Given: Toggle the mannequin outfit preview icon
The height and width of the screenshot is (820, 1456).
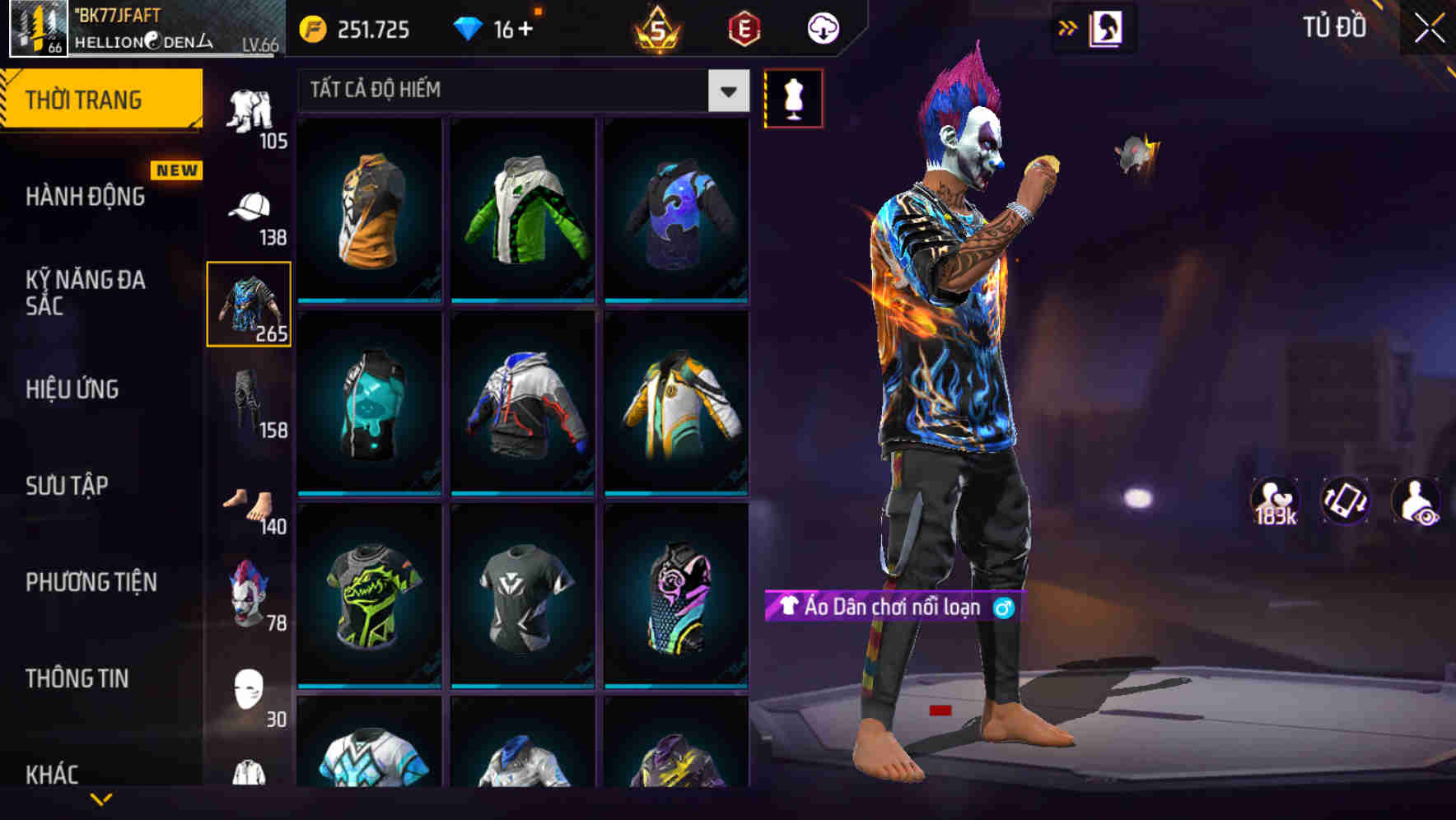Looking at the screenshot, I should 792,97.
